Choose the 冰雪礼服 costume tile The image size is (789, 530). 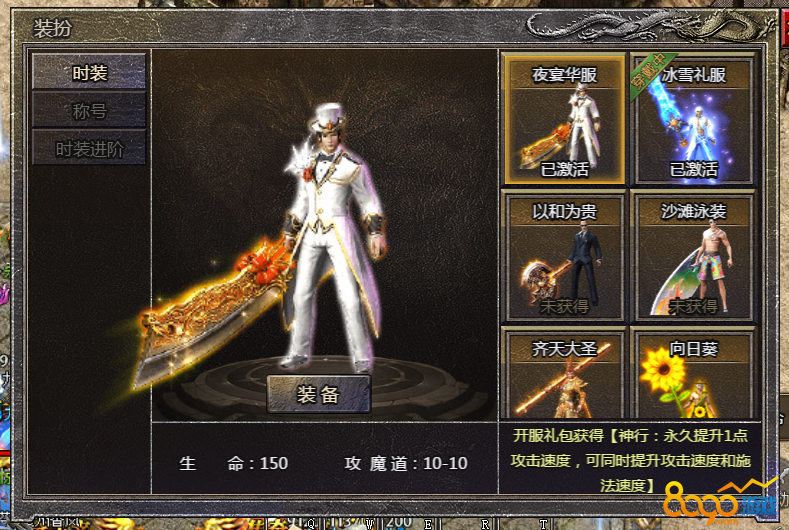tap(693, 120)
